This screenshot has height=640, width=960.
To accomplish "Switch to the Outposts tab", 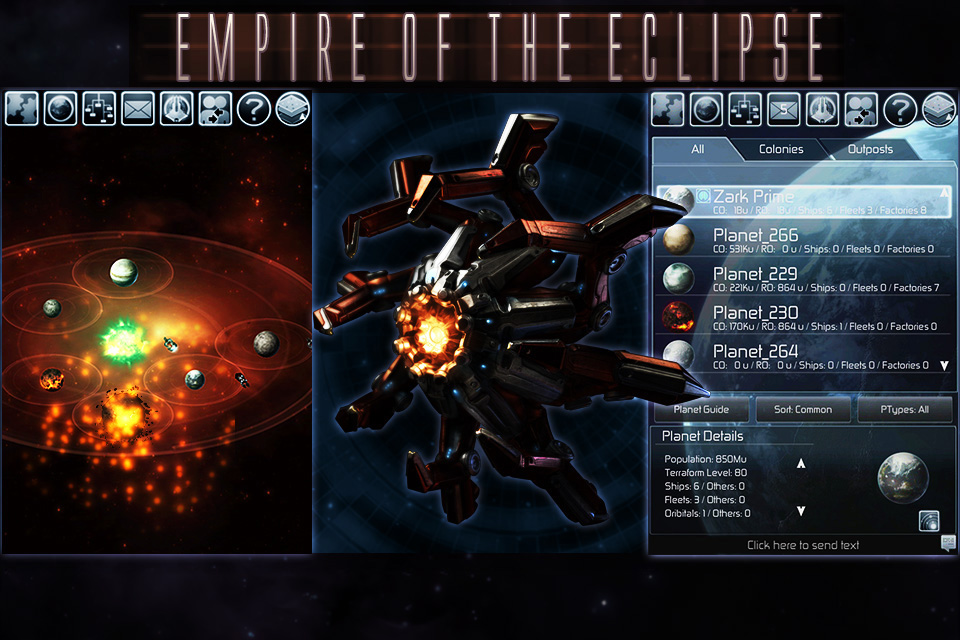I will [x=871, y=149].
